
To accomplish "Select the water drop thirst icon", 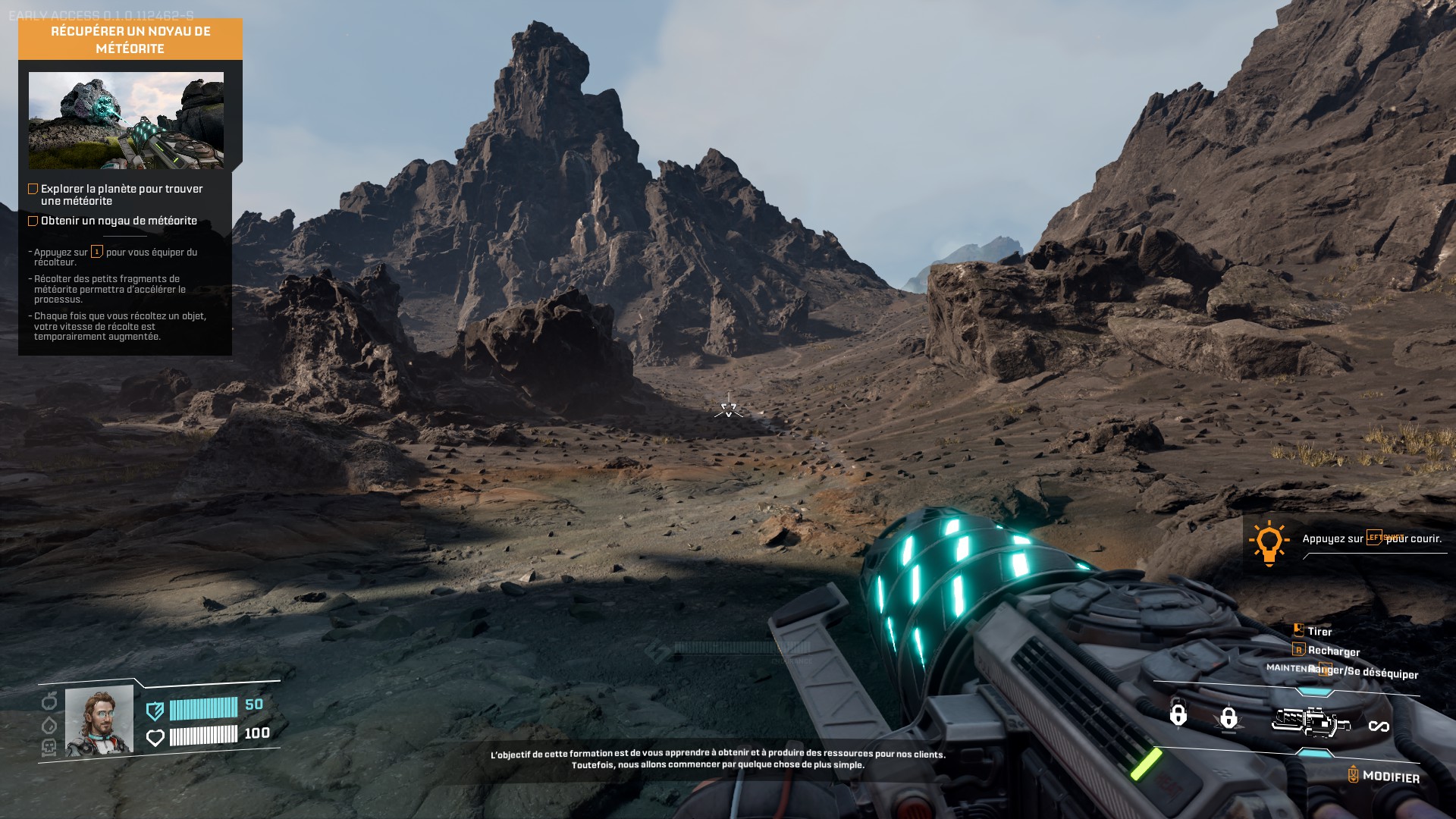I will click(x=49, y=725).
